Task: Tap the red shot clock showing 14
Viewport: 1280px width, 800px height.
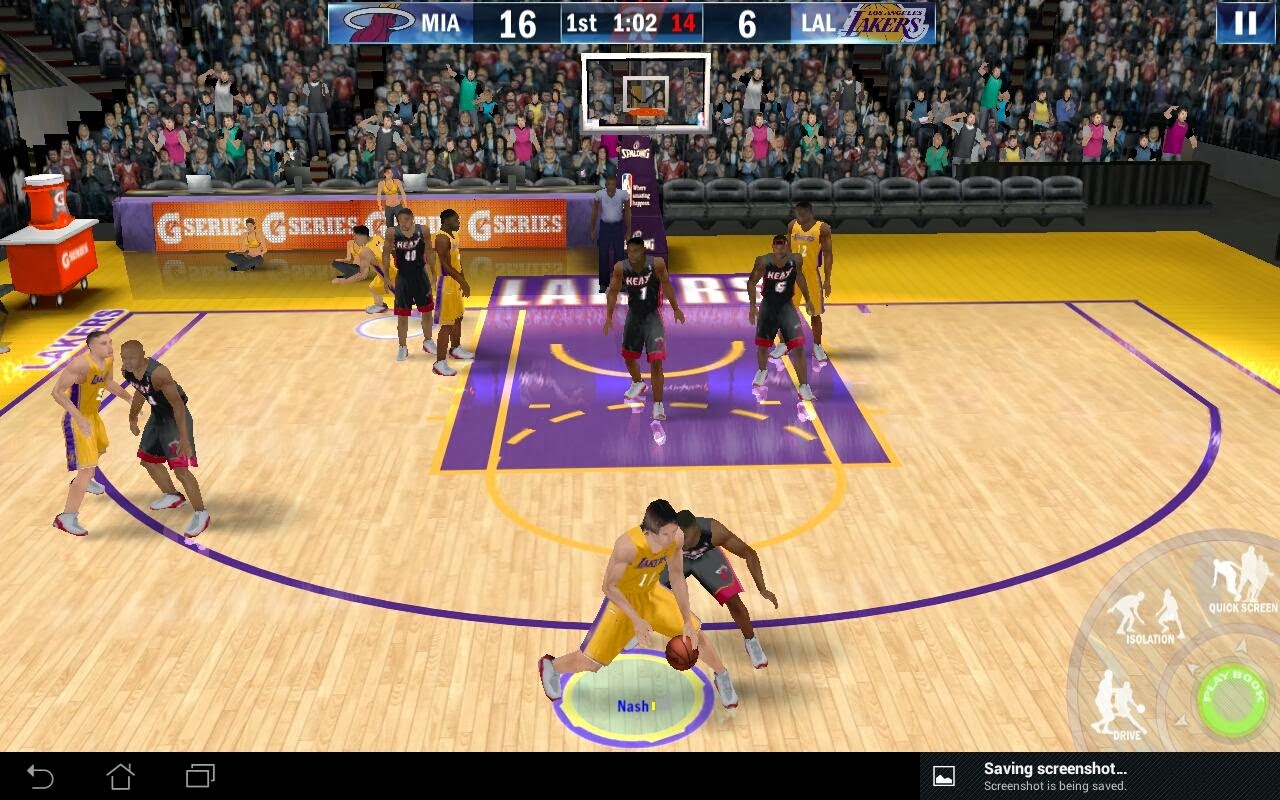Action: (x=685, y=22)
